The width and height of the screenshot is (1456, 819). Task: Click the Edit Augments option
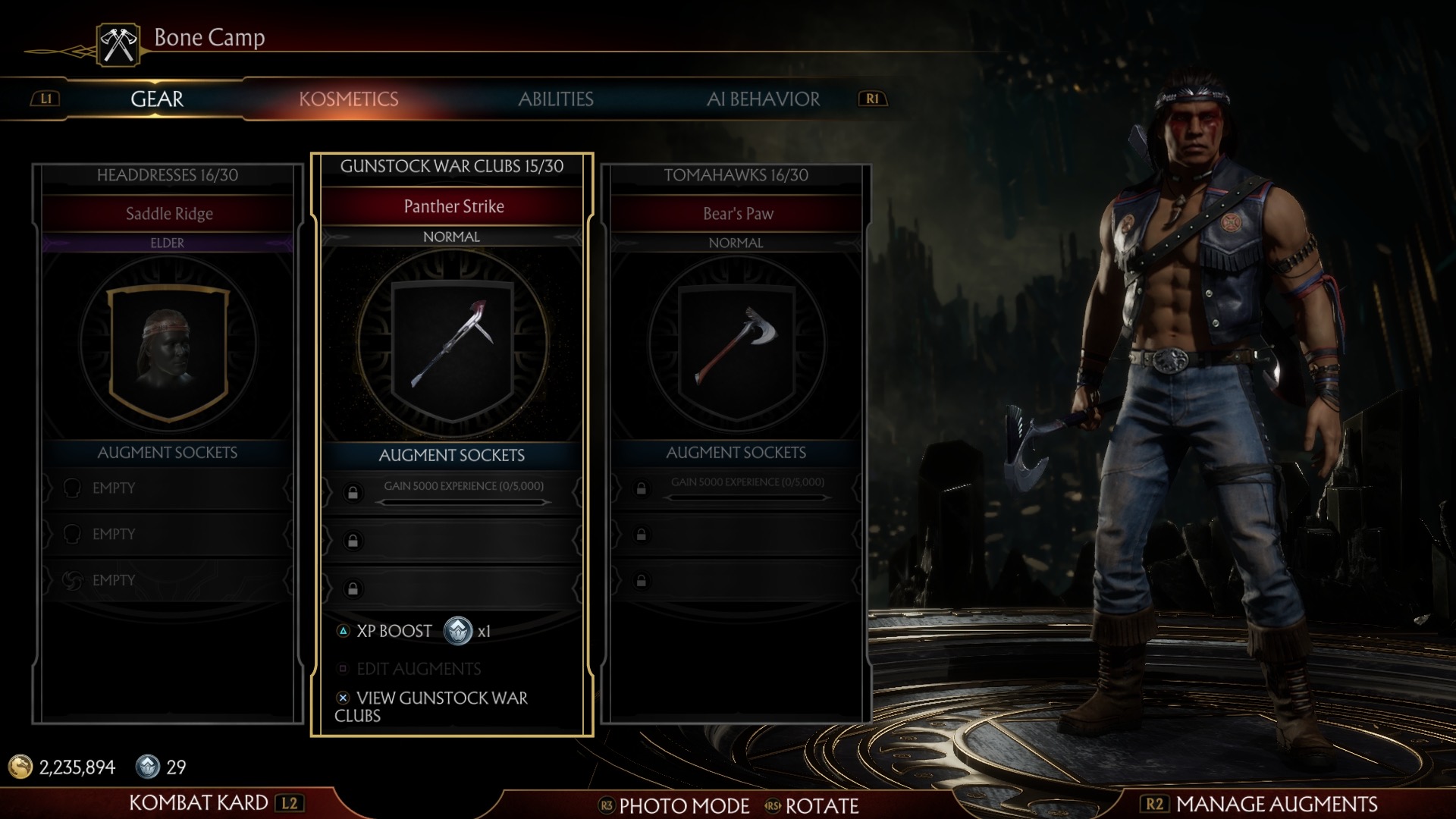[x=418, y=669]
